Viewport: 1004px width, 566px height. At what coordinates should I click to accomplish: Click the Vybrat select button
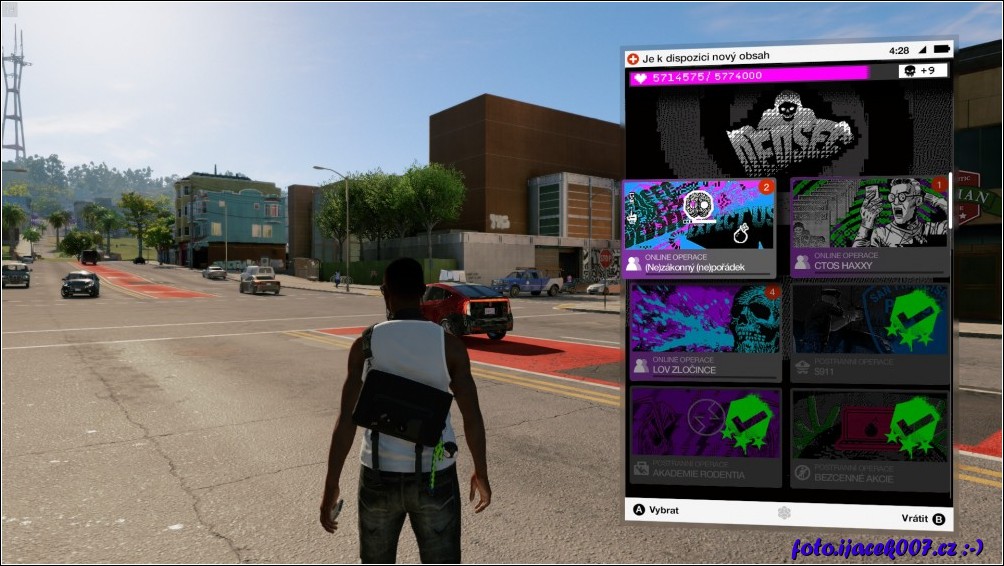pyautogui.click(x=656, y=510)
